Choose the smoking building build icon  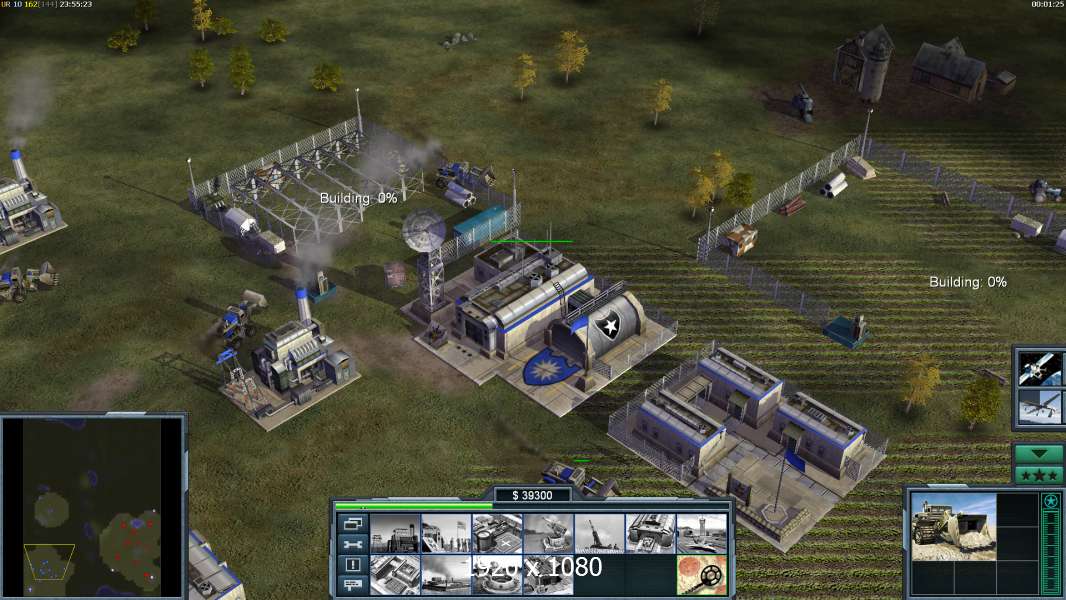point(445,574)
